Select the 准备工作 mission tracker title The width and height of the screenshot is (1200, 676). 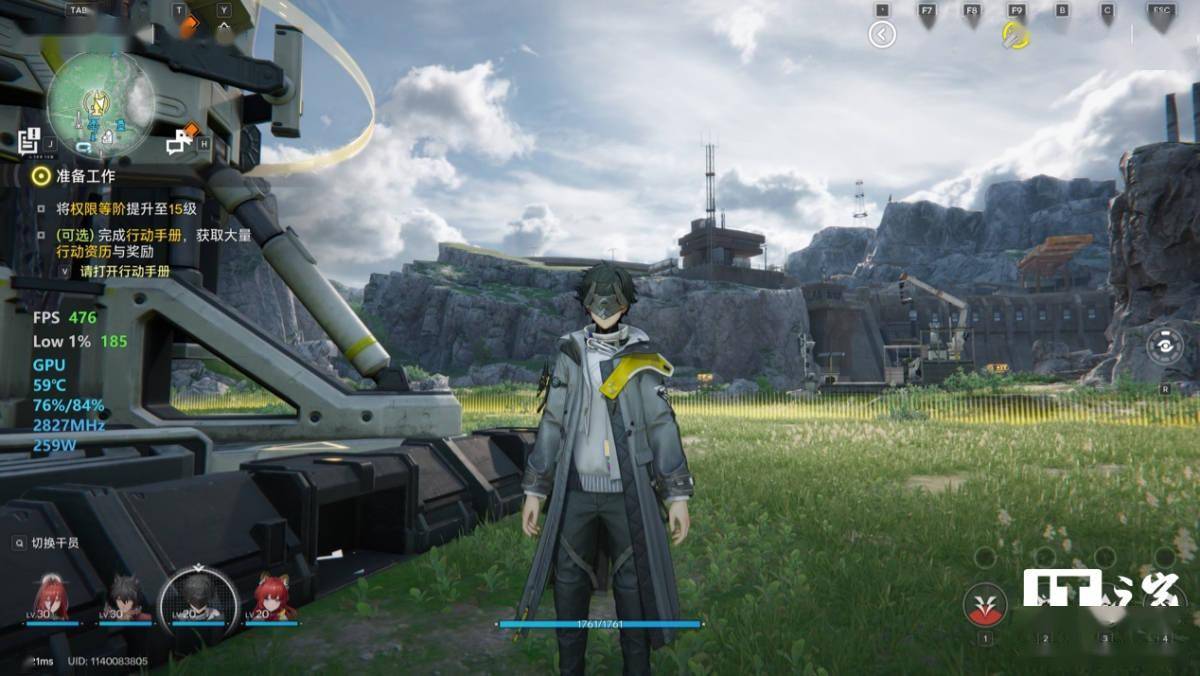pos(86,176)
